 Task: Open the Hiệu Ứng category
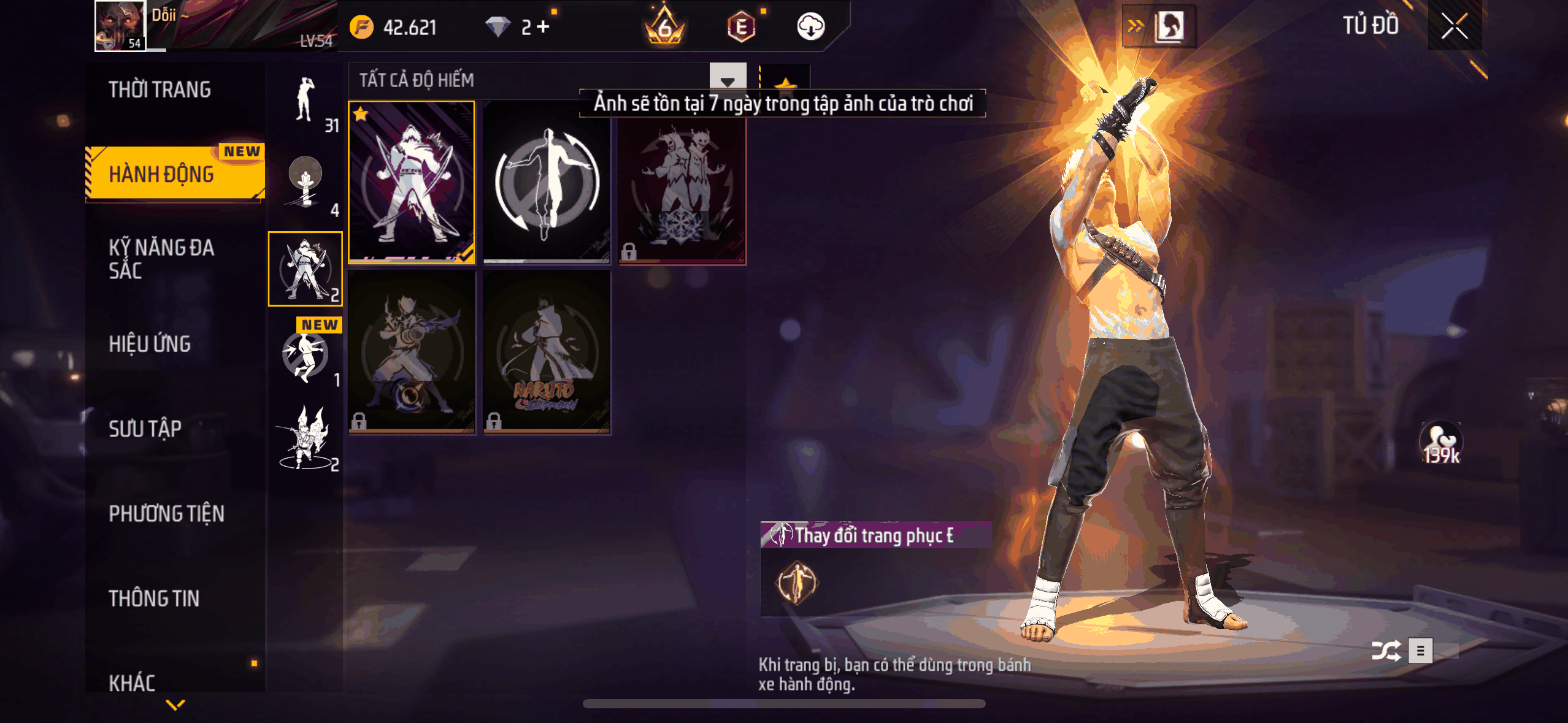pyautogui.click(x=150, y=344)
